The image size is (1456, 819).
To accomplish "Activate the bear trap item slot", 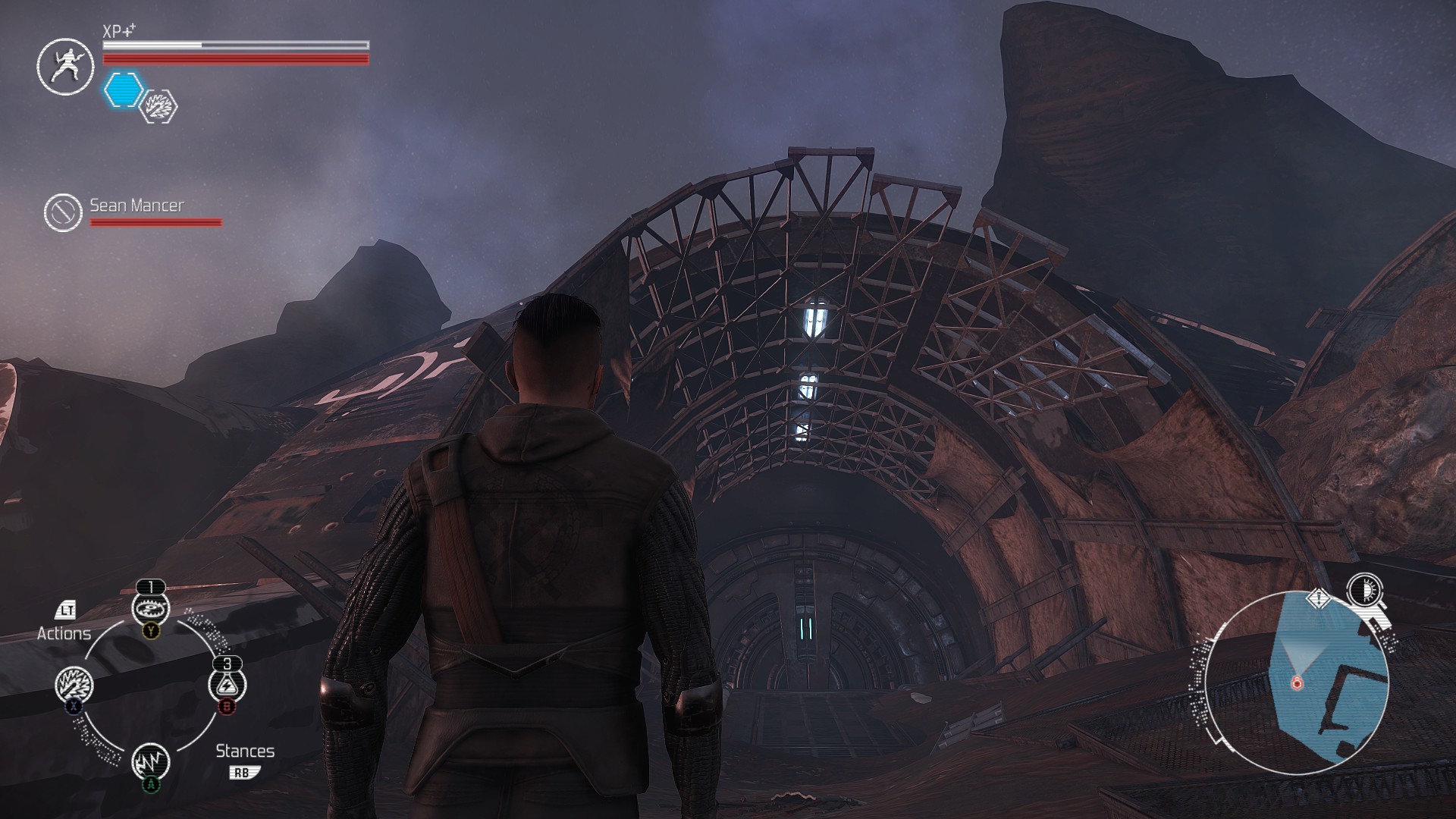I will [150, 607].
